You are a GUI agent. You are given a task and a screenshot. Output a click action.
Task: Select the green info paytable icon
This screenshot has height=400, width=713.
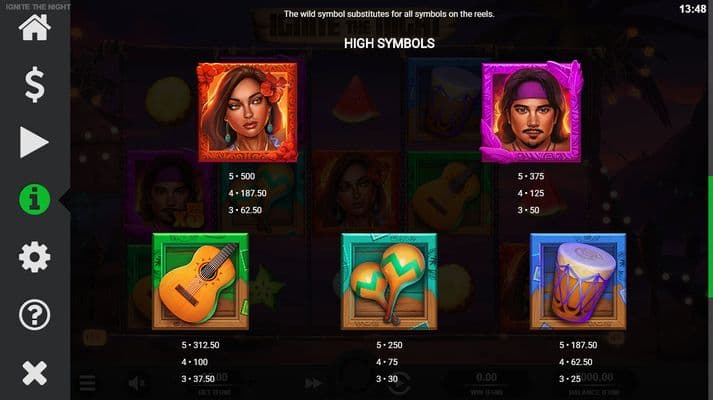pos(34,200)
